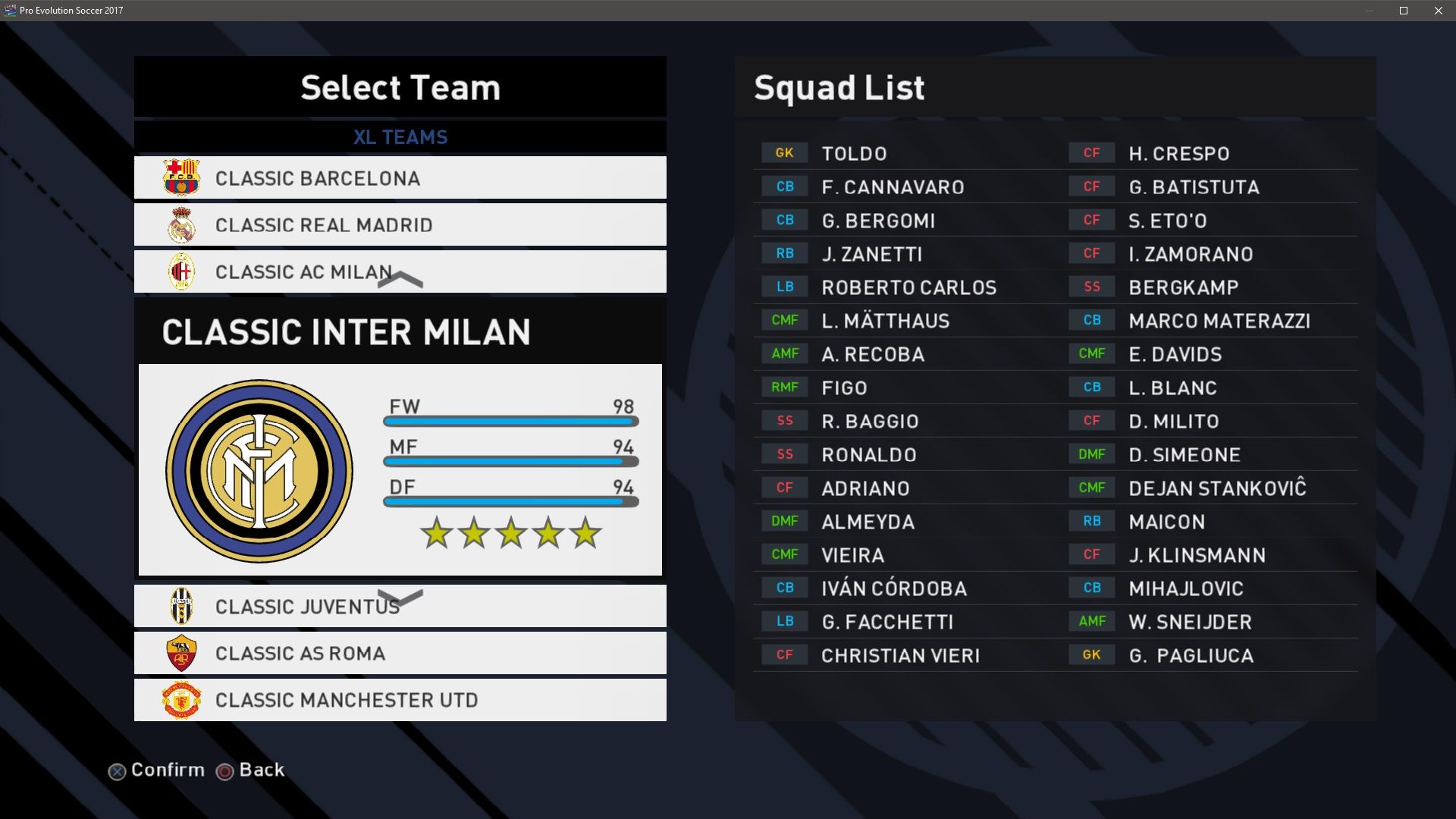
Task: Choose Classic Real Madrid from the list
Action: click(x=400, y=225)
